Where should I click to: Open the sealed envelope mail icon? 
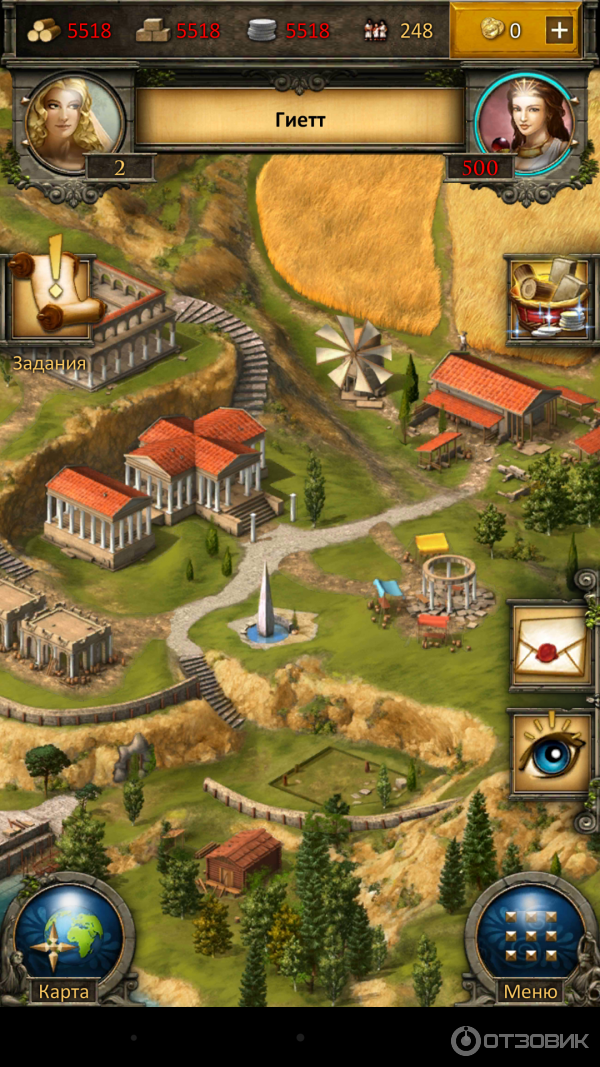549,645
